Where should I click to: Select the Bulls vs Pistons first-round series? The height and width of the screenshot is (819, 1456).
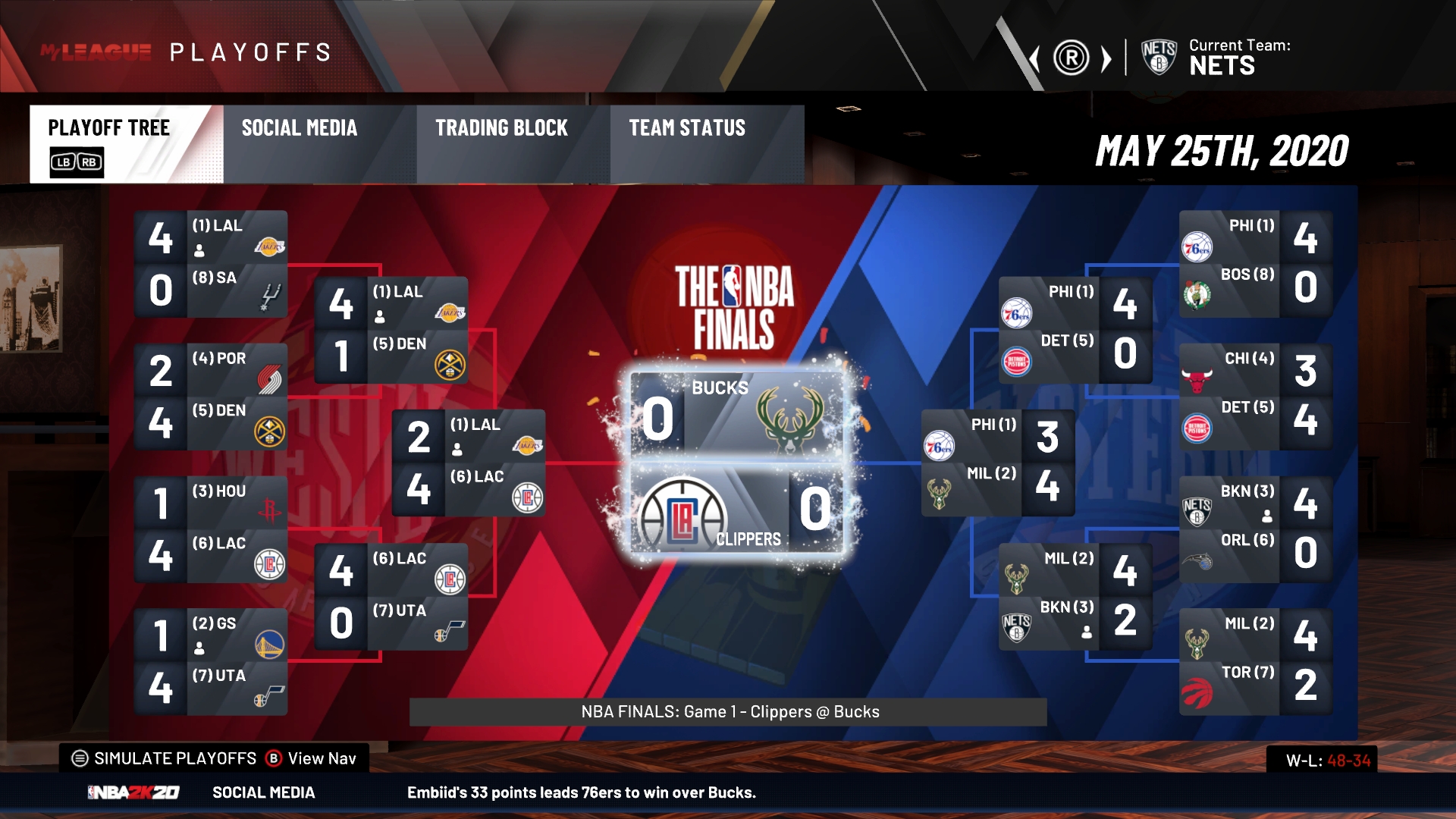click(1255, 397)
